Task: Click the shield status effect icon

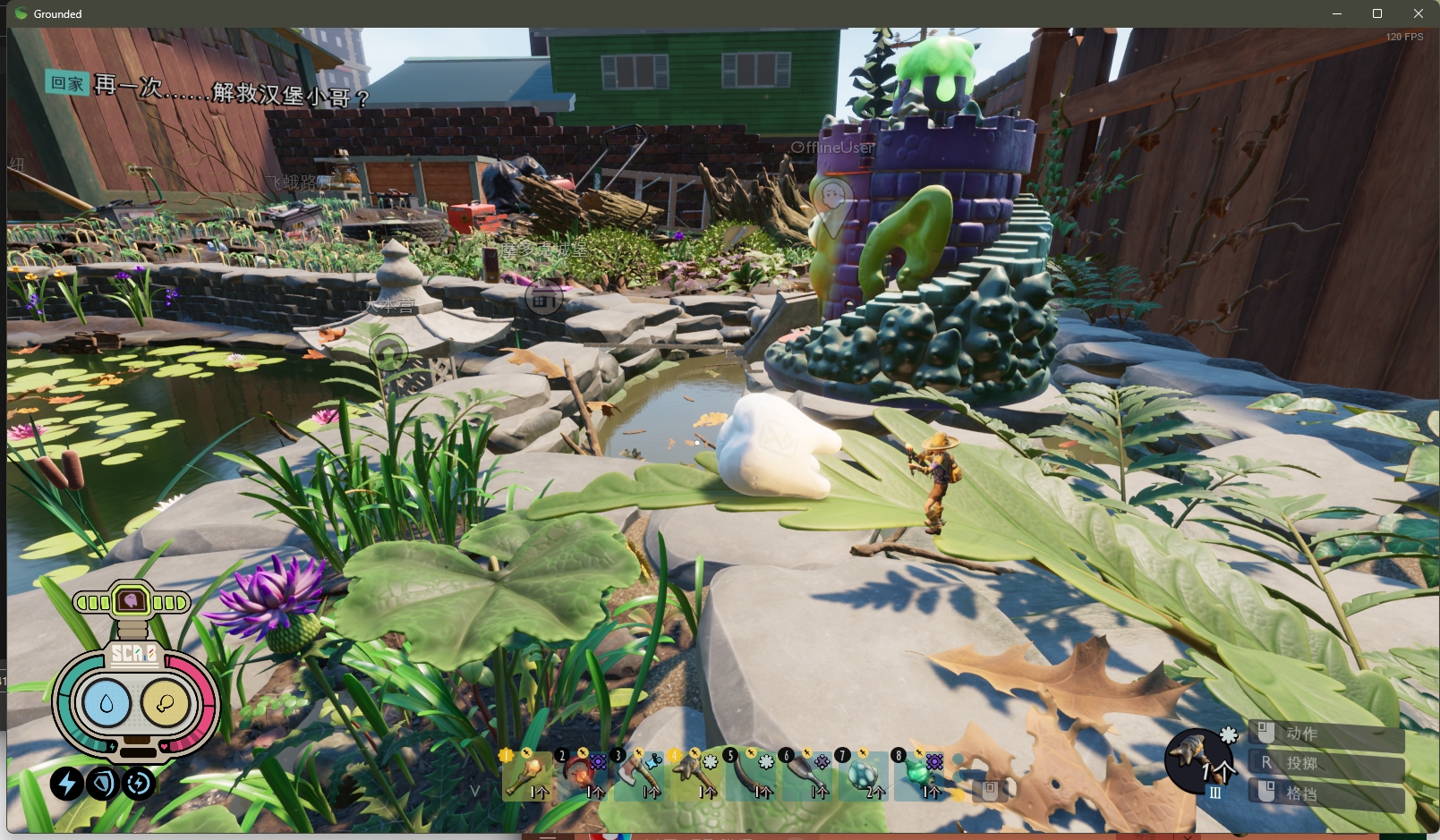Action: pyautogui.click(x=103, y=784)
